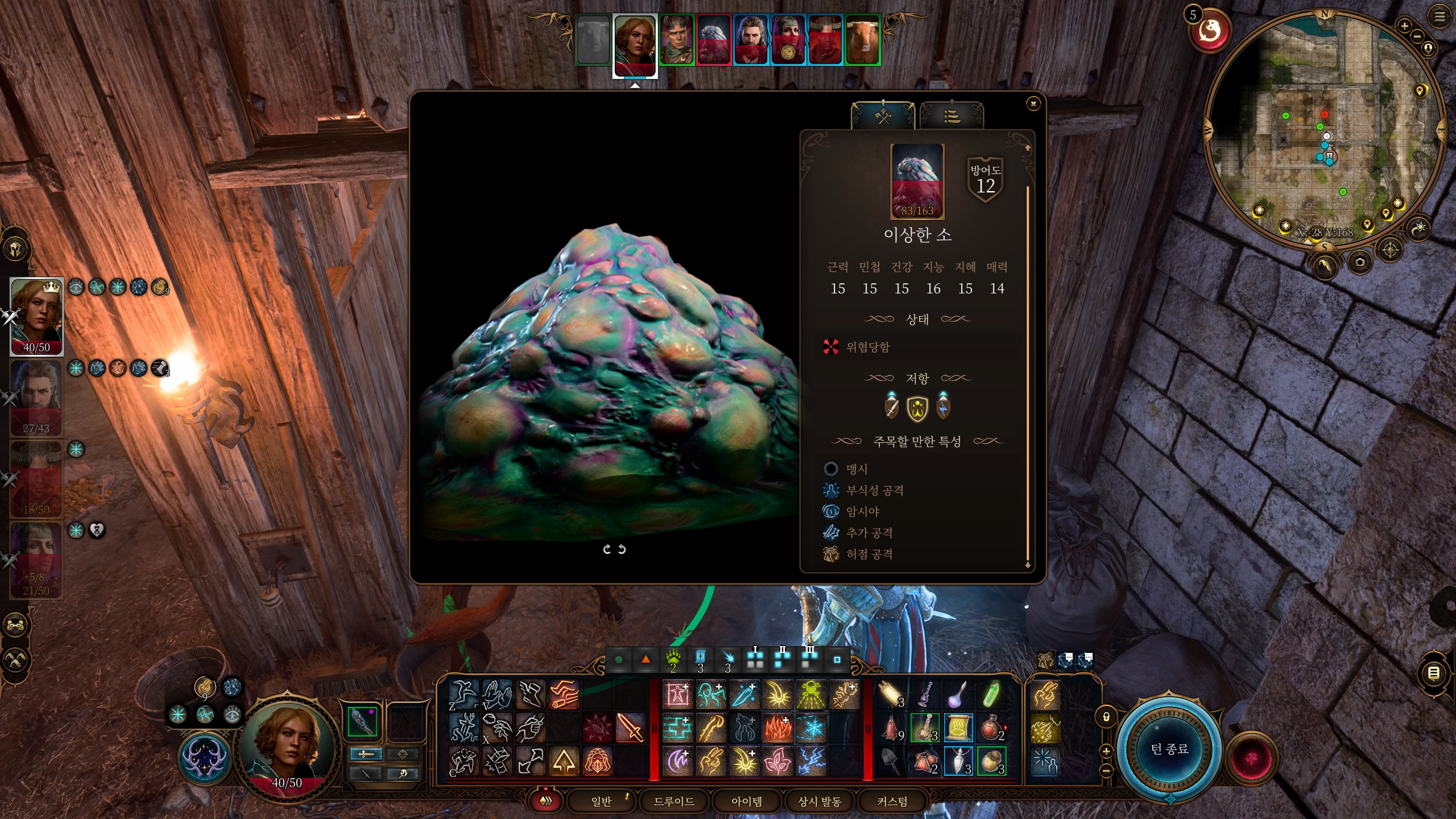
Task: End the turn with 턴 종료
Action: 1169,749
